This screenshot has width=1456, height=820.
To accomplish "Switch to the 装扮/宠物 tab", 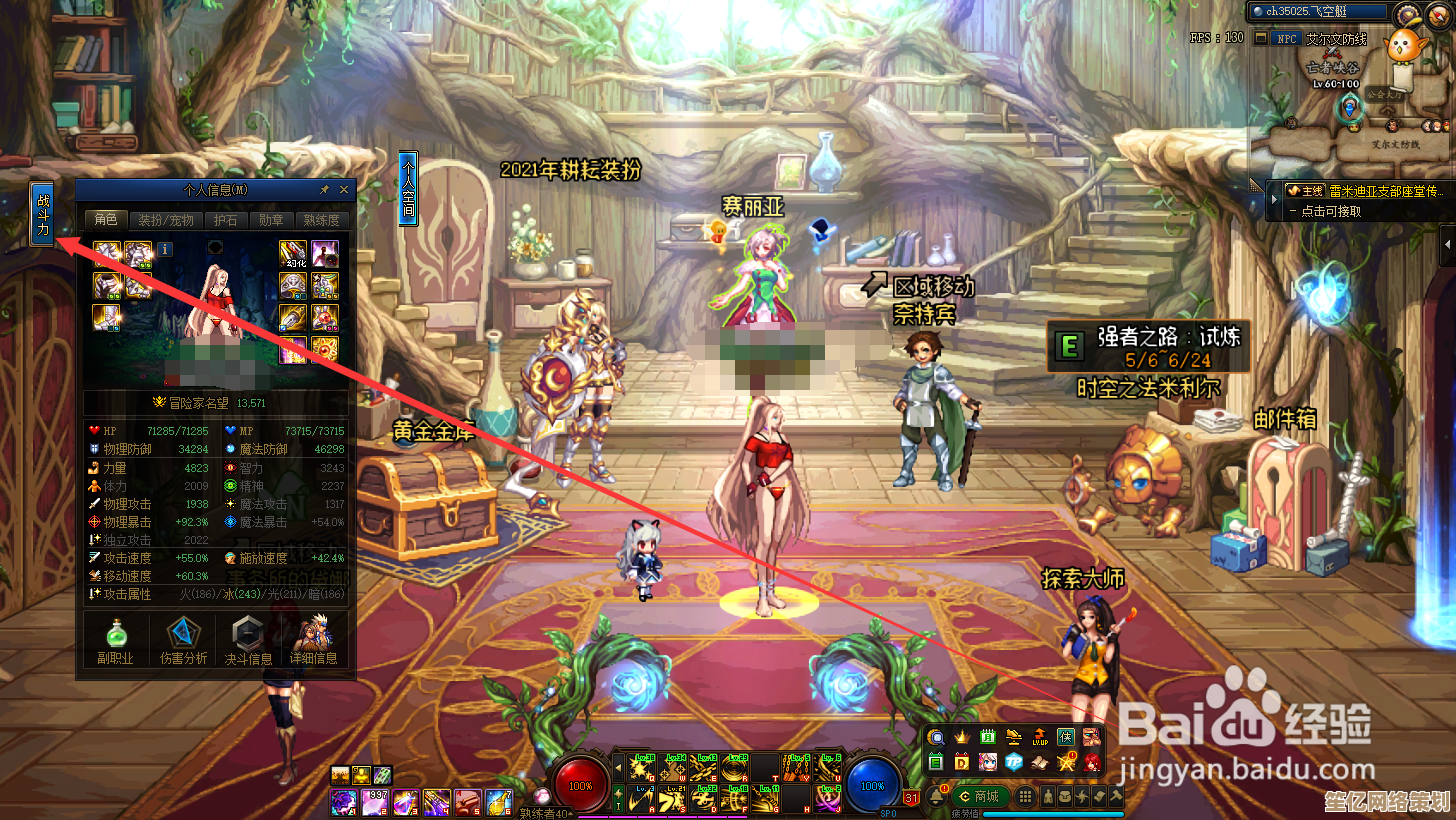I will (165, 220).
